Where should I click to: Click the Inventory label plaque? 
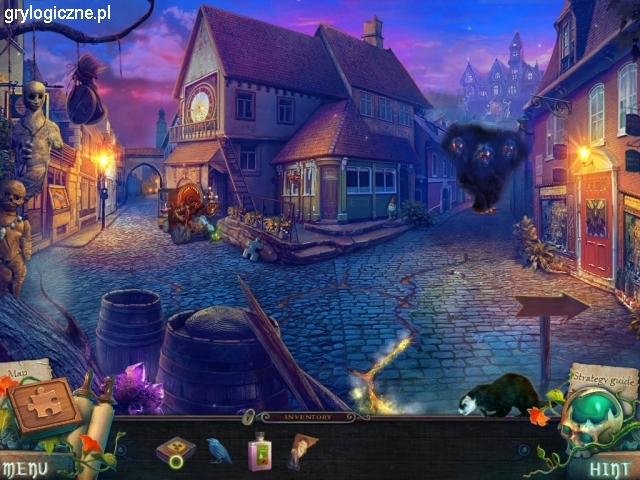308,416
